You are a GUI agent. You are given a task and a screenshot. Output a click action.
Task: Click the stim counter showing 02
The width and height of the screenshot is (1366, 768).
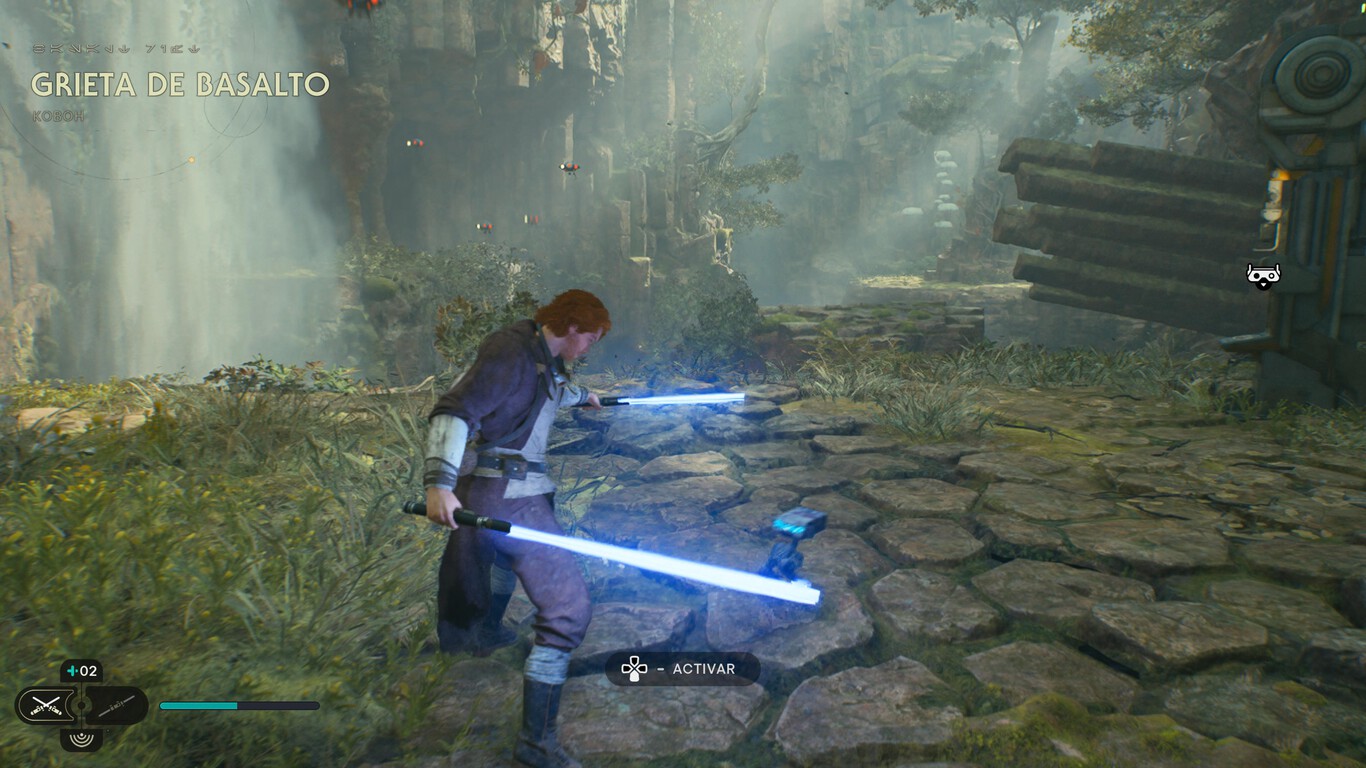tap(88, 670)
